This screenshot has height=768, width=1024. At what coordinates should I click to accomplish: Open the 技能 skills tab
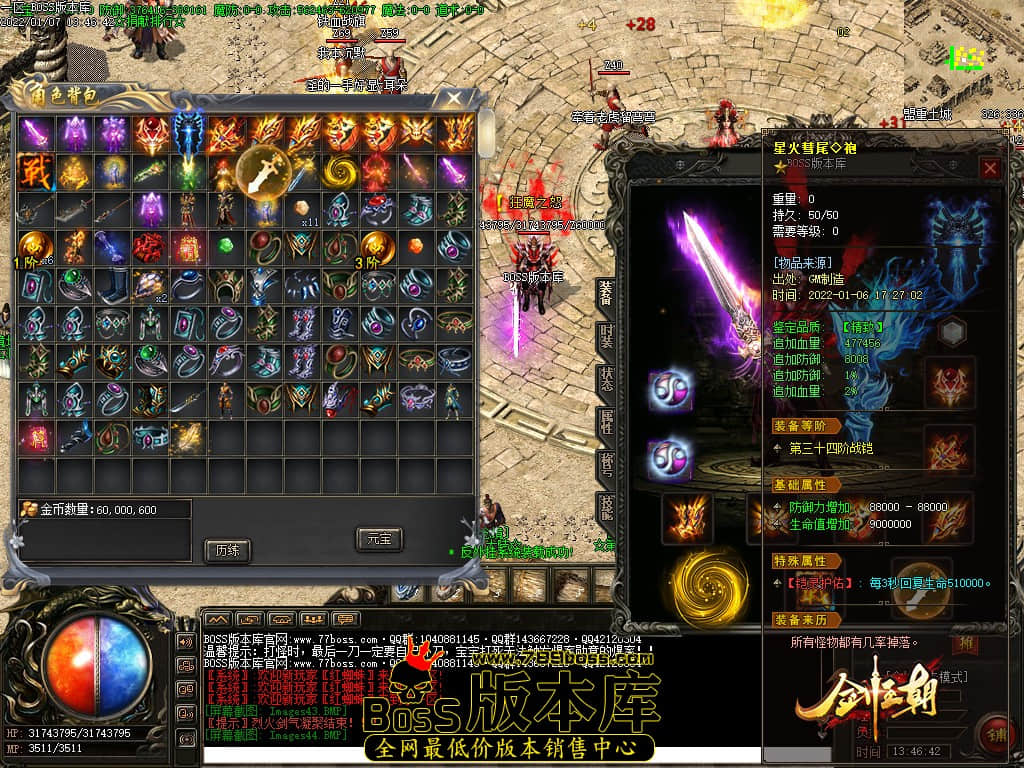[606, 508]
